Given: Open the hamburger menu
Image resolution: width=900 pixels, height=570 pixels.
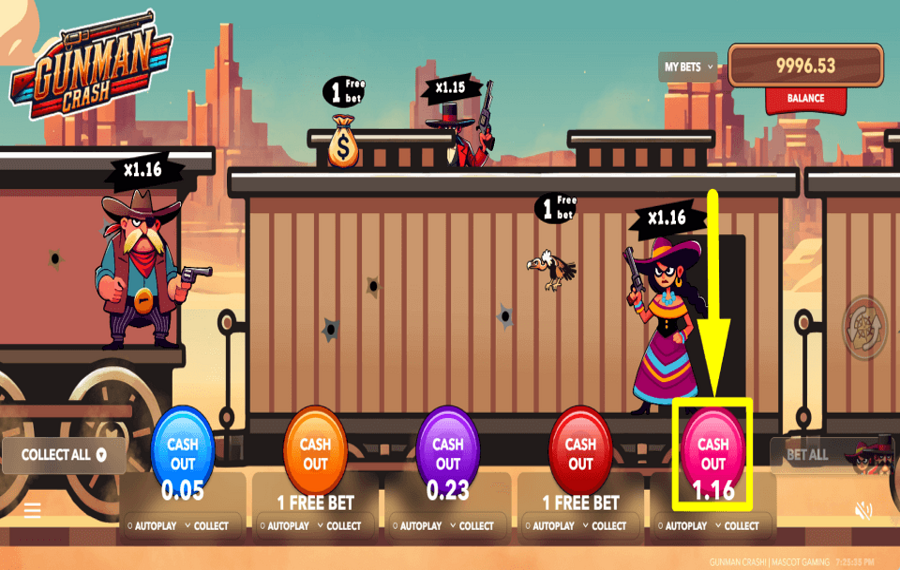Looking at the screenshot, I should (32, 511).
